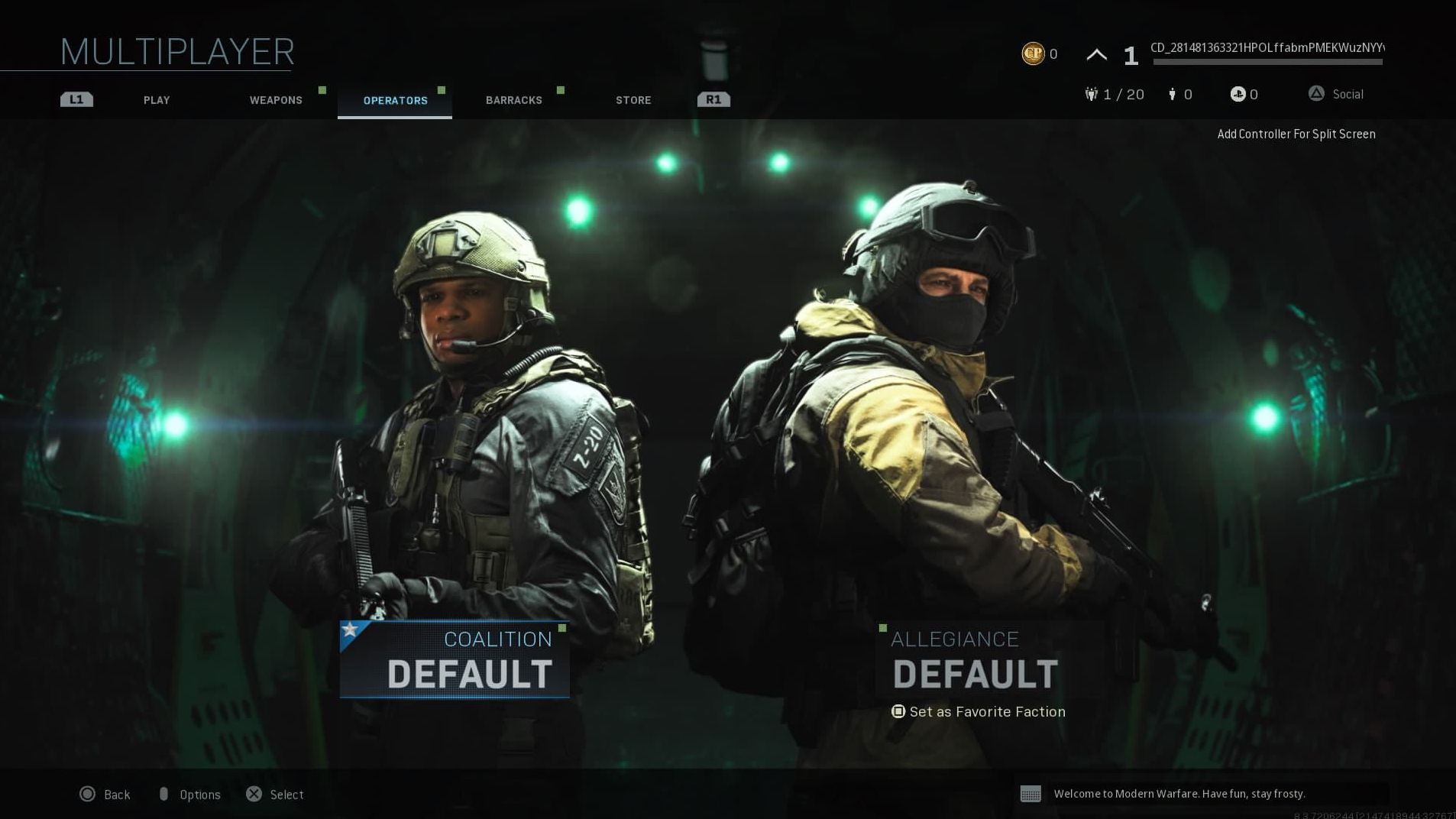Expand the rank chevron next to level 1
Image resolution: width=1456 pixels, height=819 pixels.
coord(1096,53)
